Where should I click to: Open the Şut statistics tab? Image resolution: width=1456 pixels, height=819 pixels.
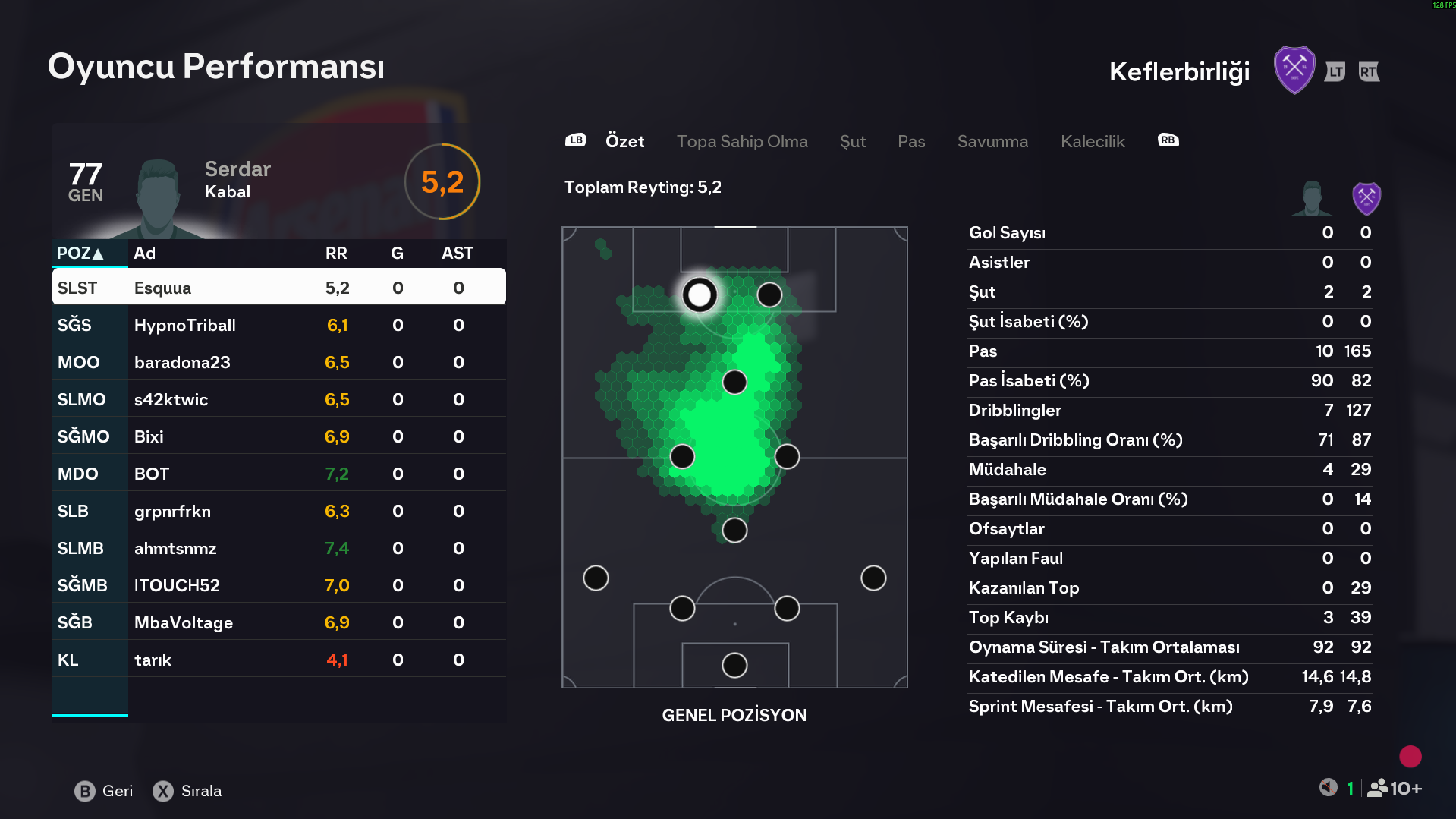coord(852,142)
